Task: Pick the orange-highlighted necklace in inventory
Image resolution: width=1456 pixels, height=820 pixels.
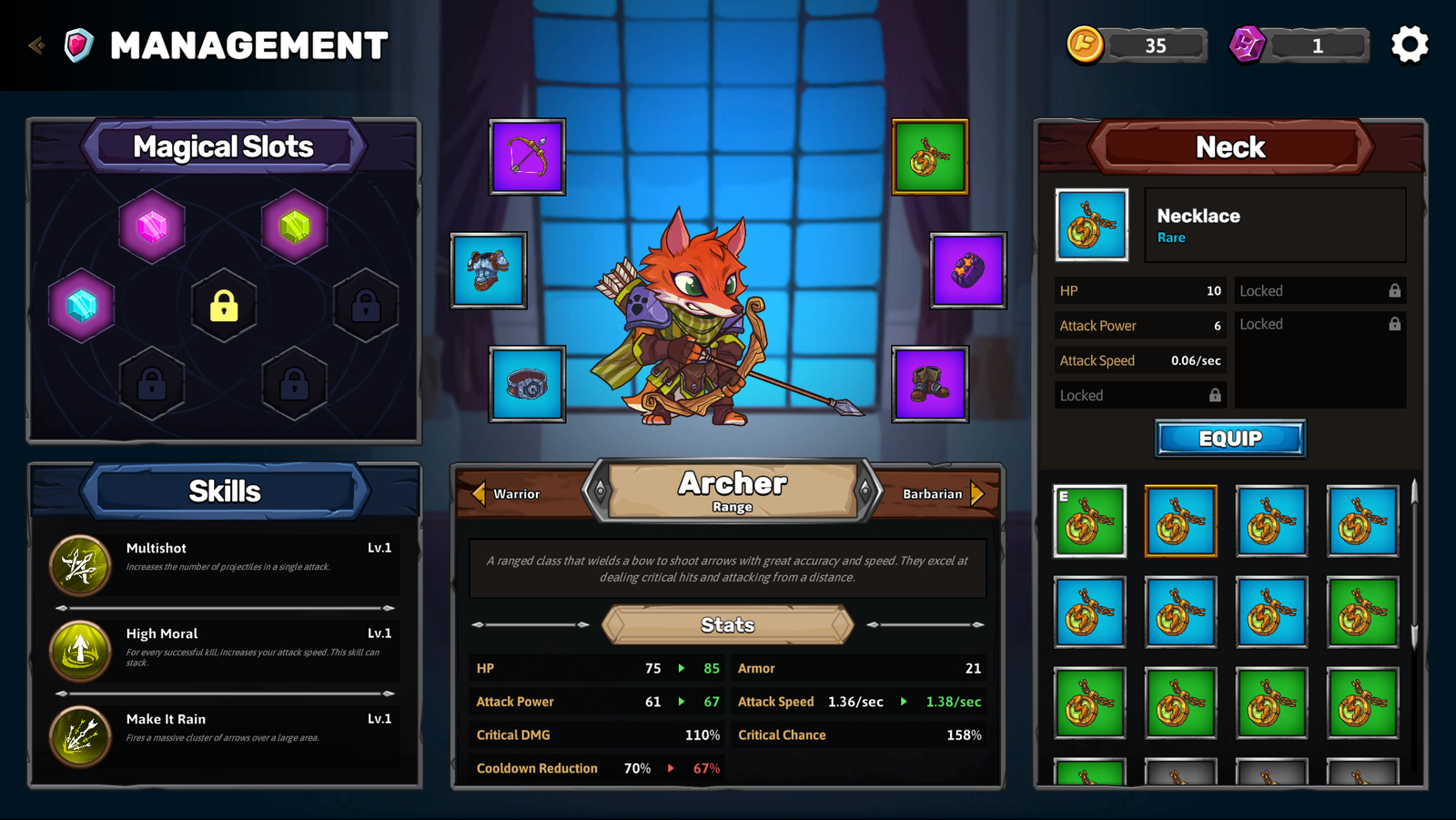Action: 1180,521
